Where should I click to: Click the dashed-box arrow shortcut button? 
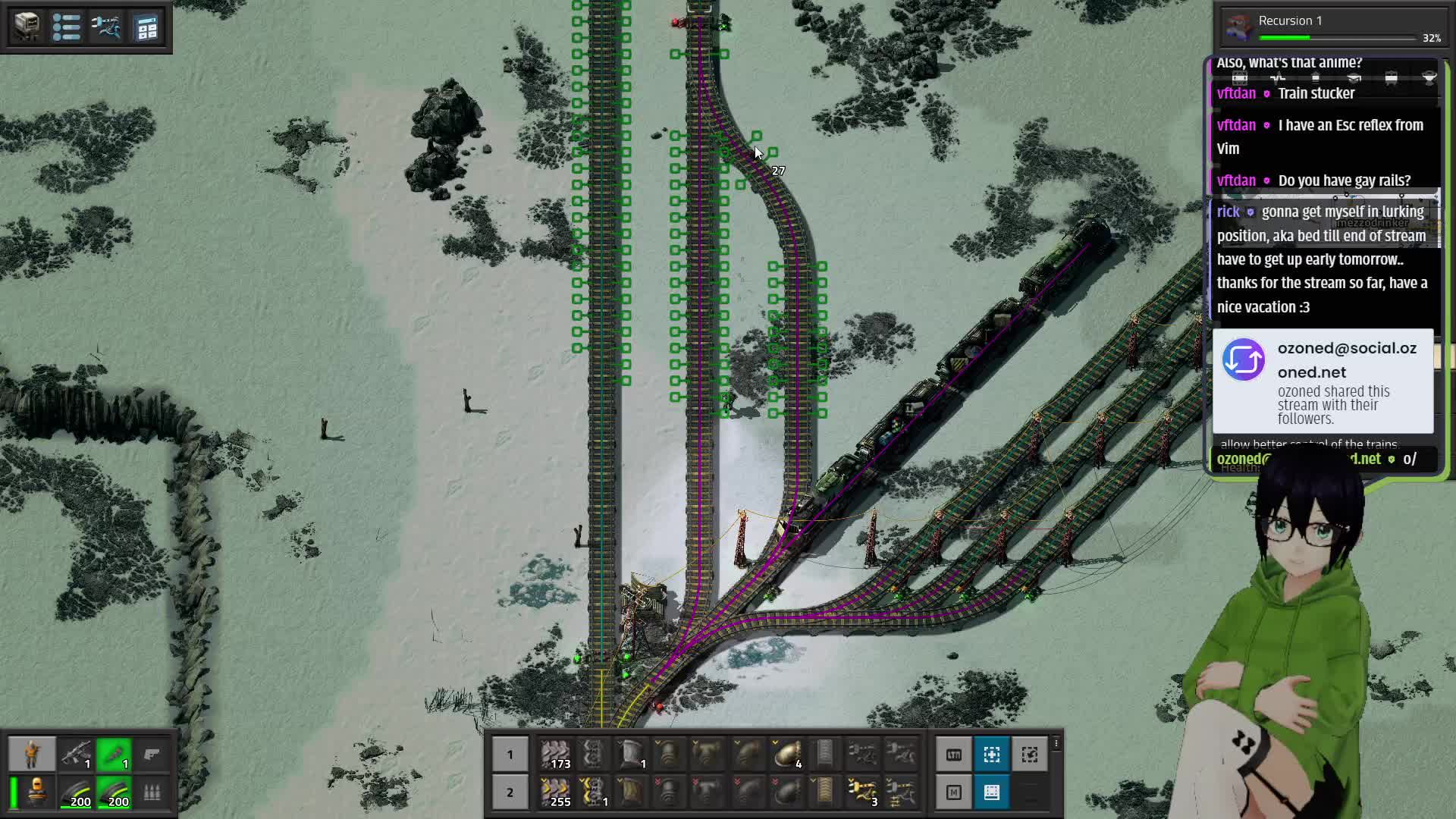coord(1030,755)
